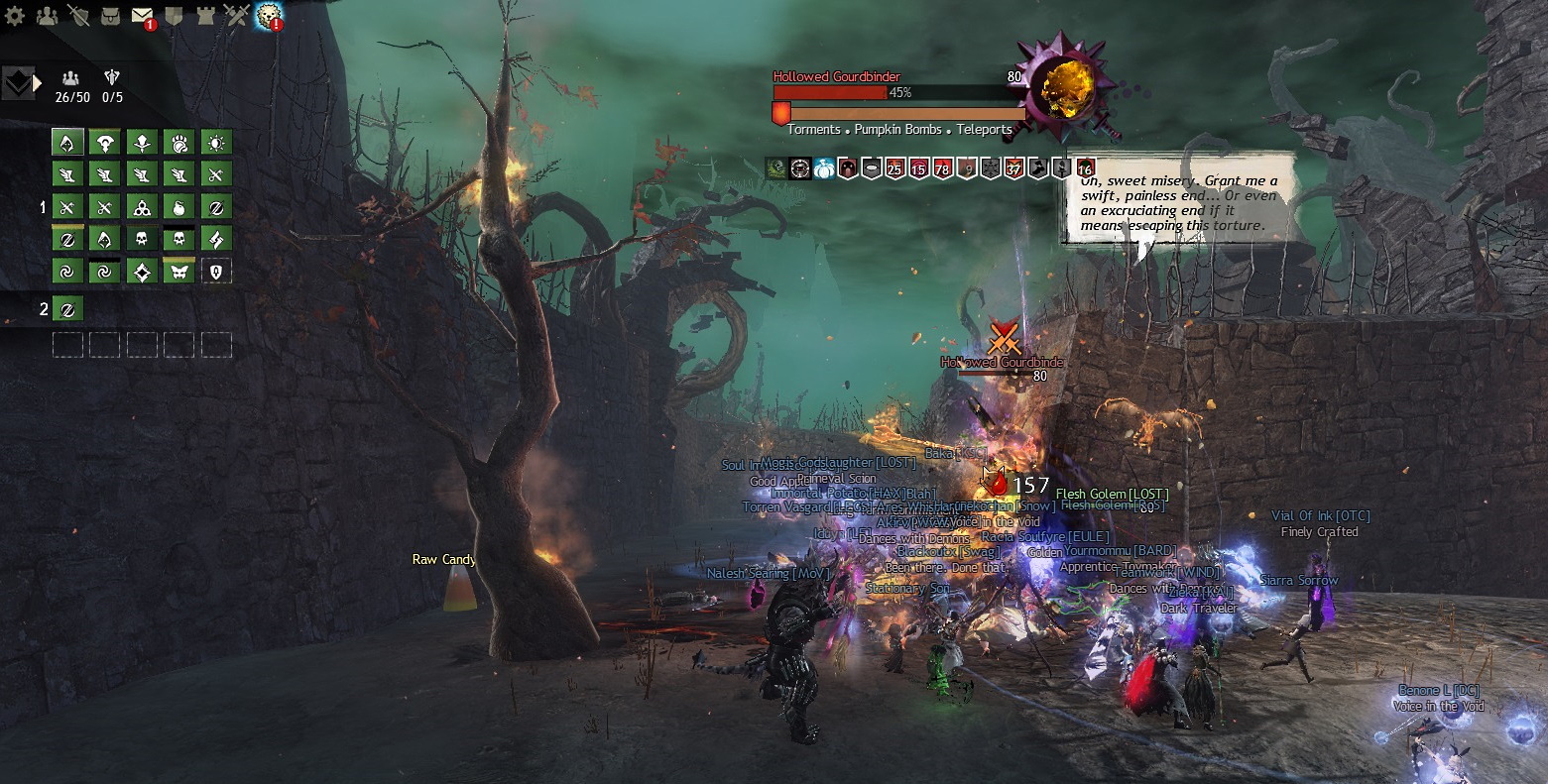This screenshot has height=784, width=1548.
Task: Select the squad member with three-circles icon
Action: pyautogui.click(x=142, y=207)
